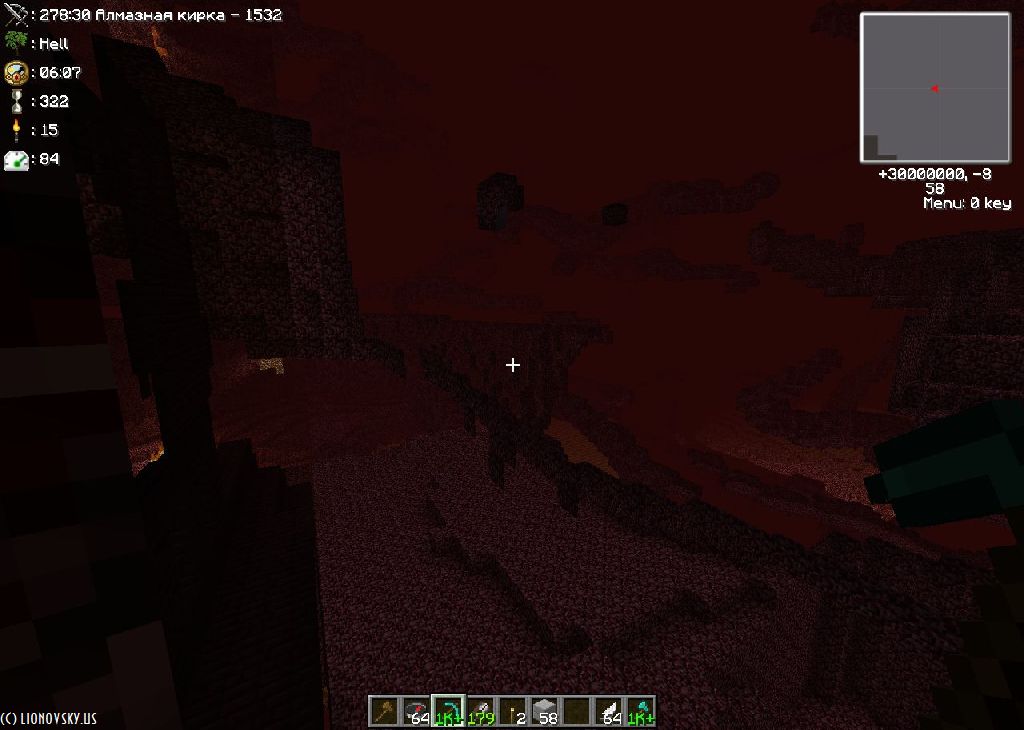This screenshot has width=1024, height=730.
Task: Click the minimap in the corner
Action: point(935,88)
